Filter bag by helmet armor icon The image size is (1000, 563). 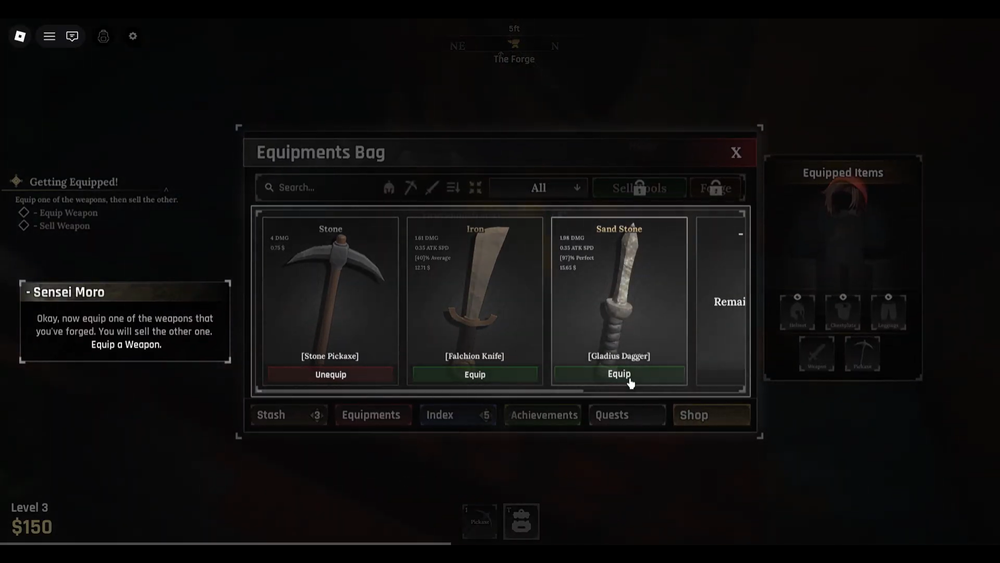(389, 188)
